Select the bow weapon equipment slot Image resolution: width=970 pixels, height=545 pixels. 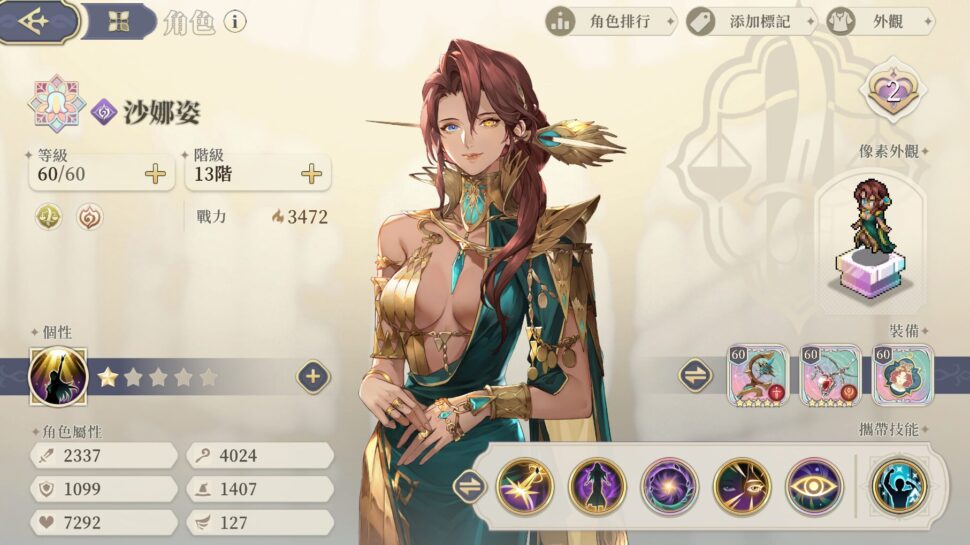pos(758,375)
